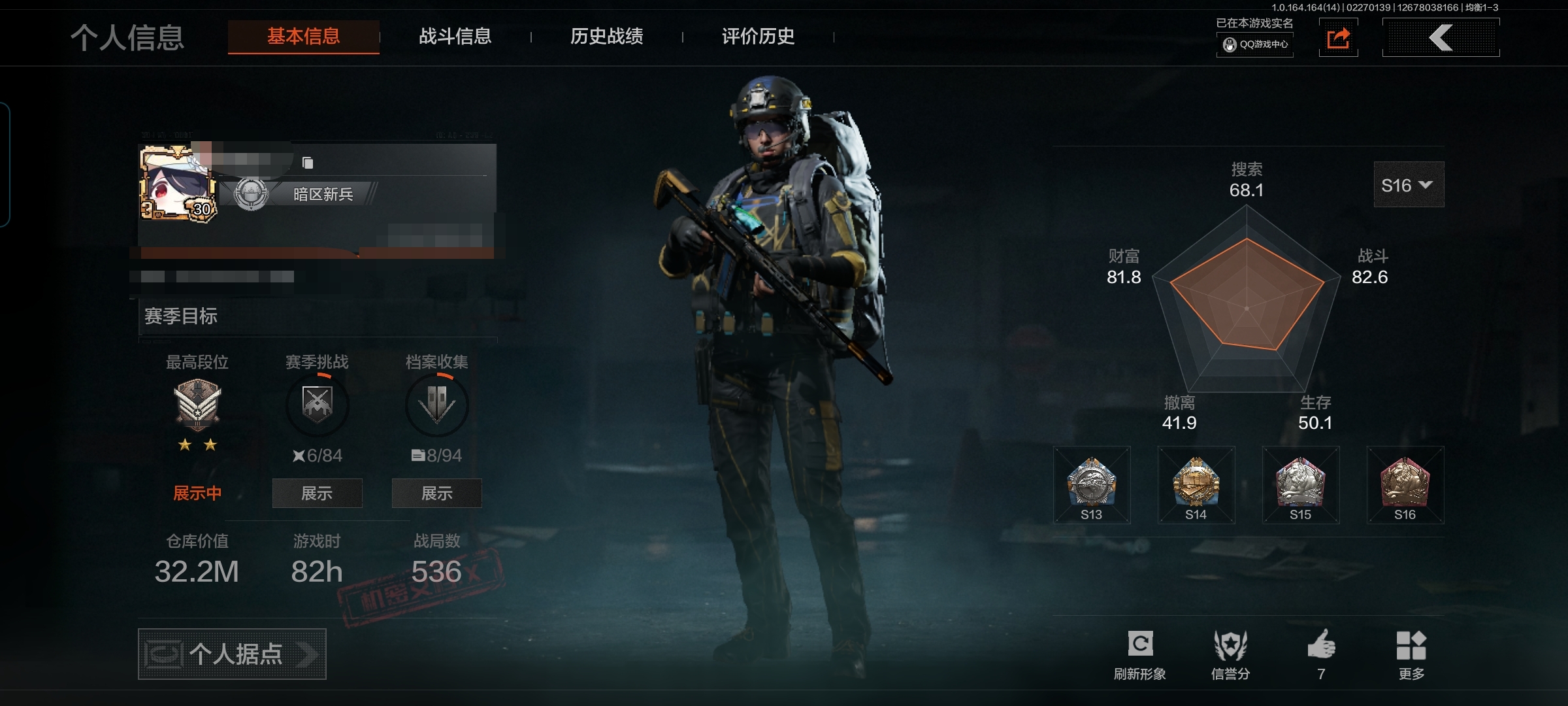Select the S13 season medal

tap(1091, 485)
